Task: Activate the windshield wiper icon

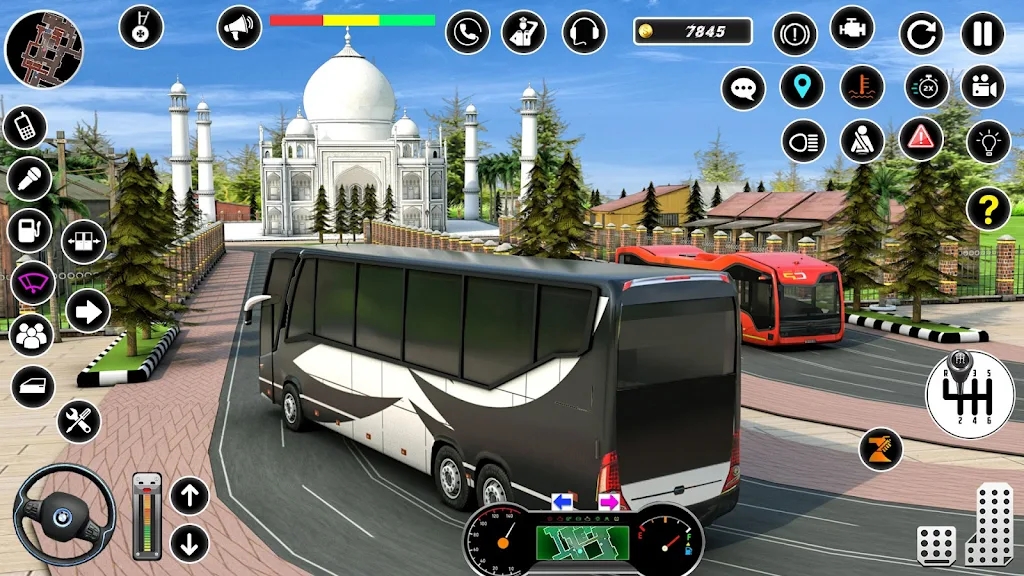Action: 33,283
